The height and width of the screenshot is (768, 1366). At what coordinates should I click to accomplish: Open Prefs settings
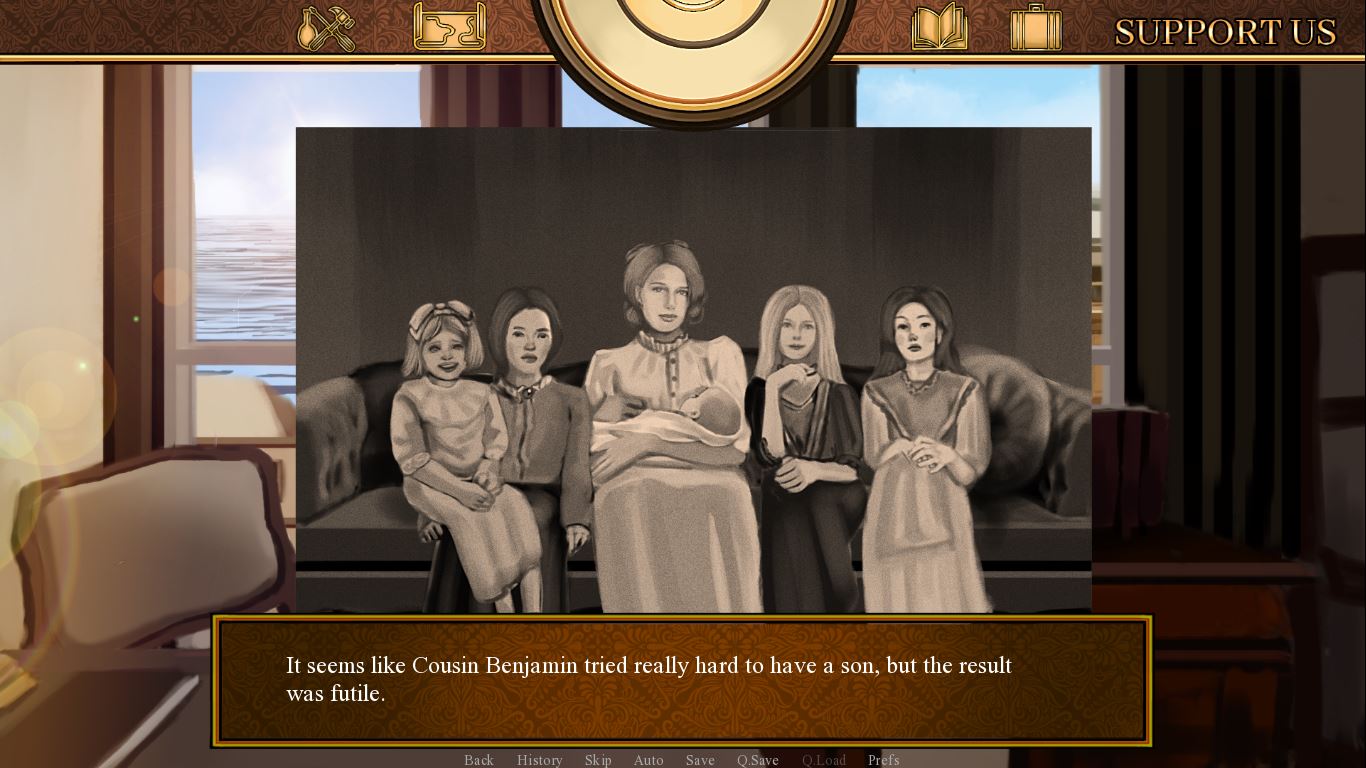coord(884,760)
